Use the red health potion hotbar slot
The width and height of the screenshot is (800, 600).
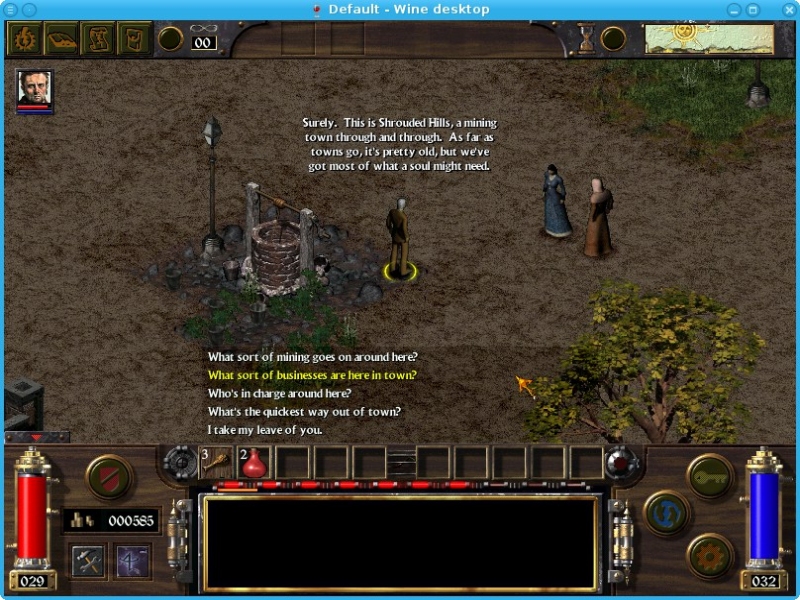254,462
